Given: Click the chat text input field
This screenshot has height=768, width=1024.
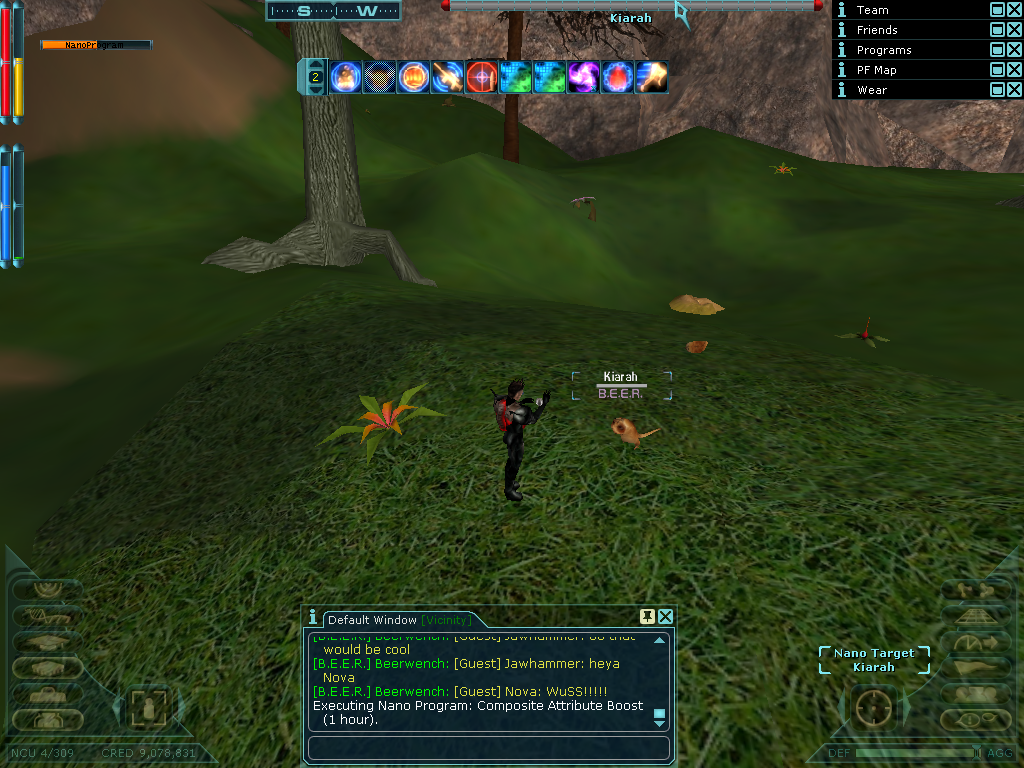Looking at the screenshot, I should 488,748.
